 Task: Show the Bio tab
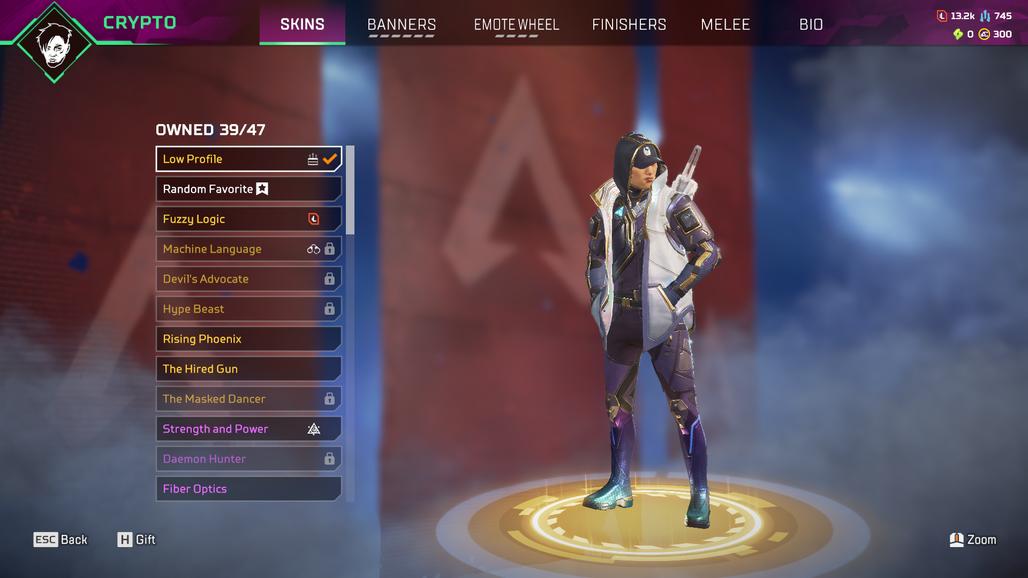pos(811,24)
